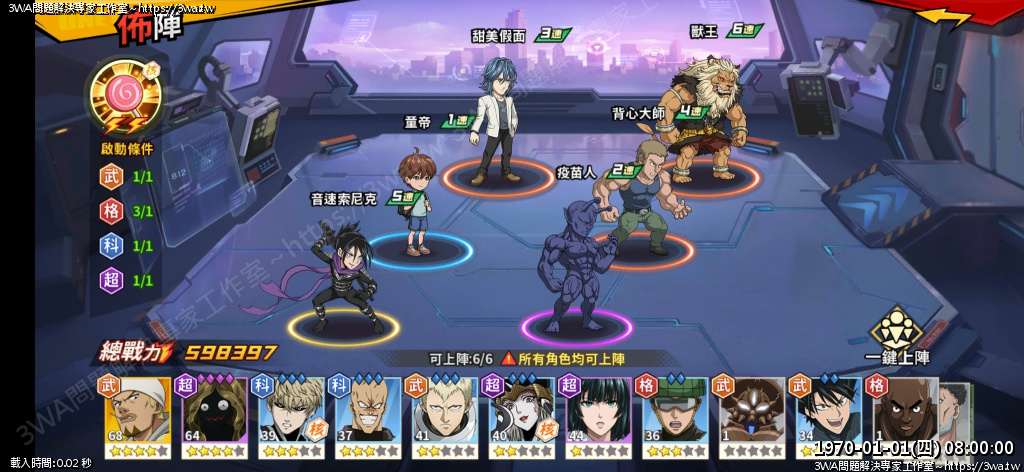Screen dimensions: 1024x472
Task: Open the lollipop formation skill icon
Action: point(125,97)
